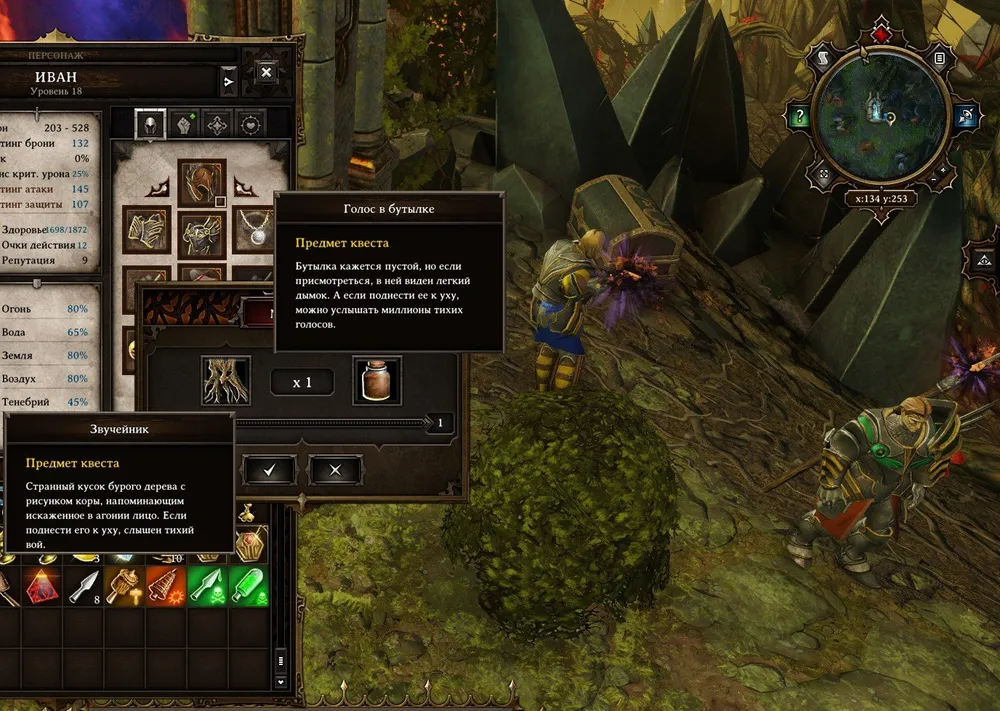Select the red pyramid item
1000x711 pixels.
coord(41,587)
